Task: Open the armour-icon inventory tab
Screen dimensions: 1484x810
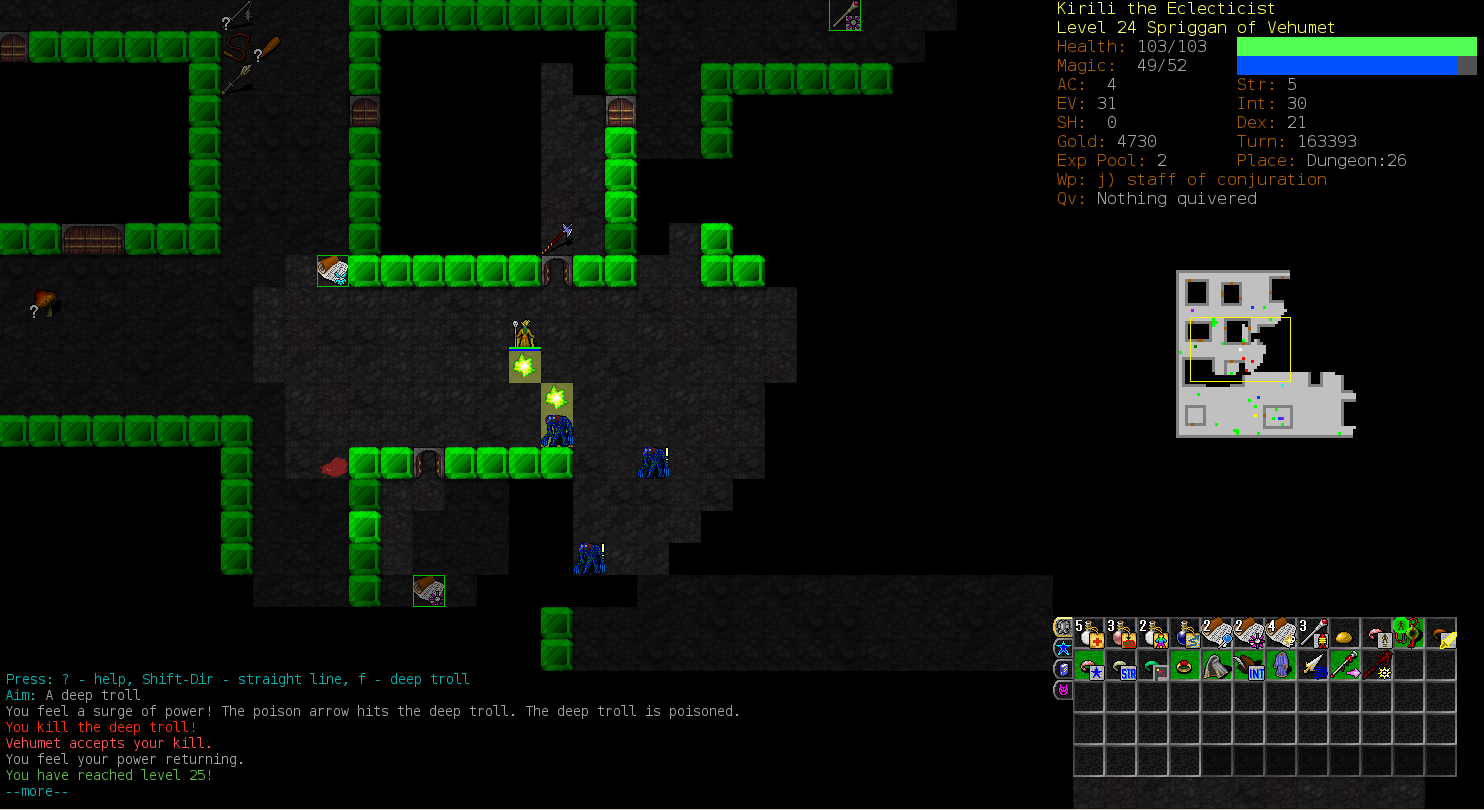Action: (1063, 627)
